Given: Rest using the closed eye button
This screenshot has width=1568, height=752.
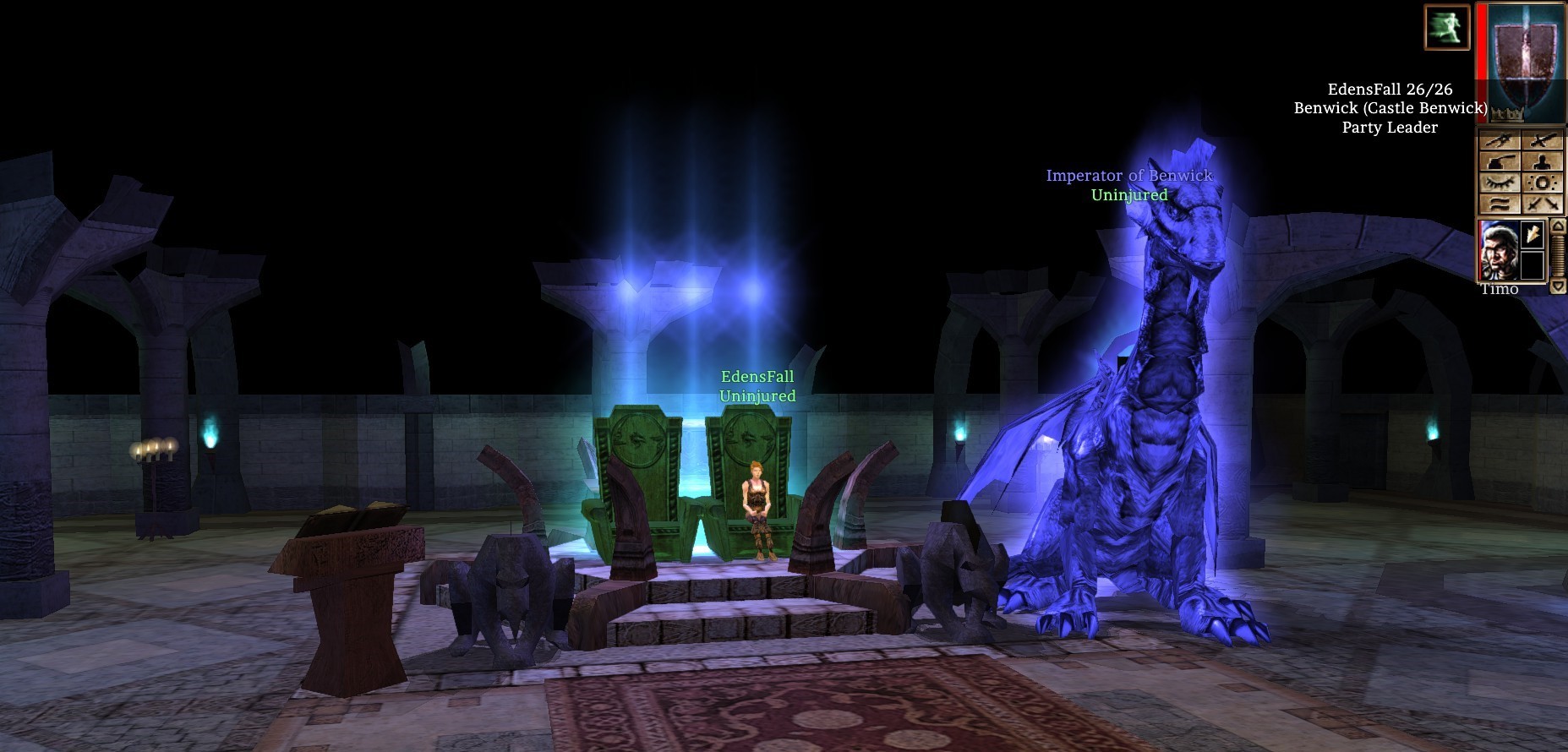Looking at the screenshot, I should coord(1499,183).
